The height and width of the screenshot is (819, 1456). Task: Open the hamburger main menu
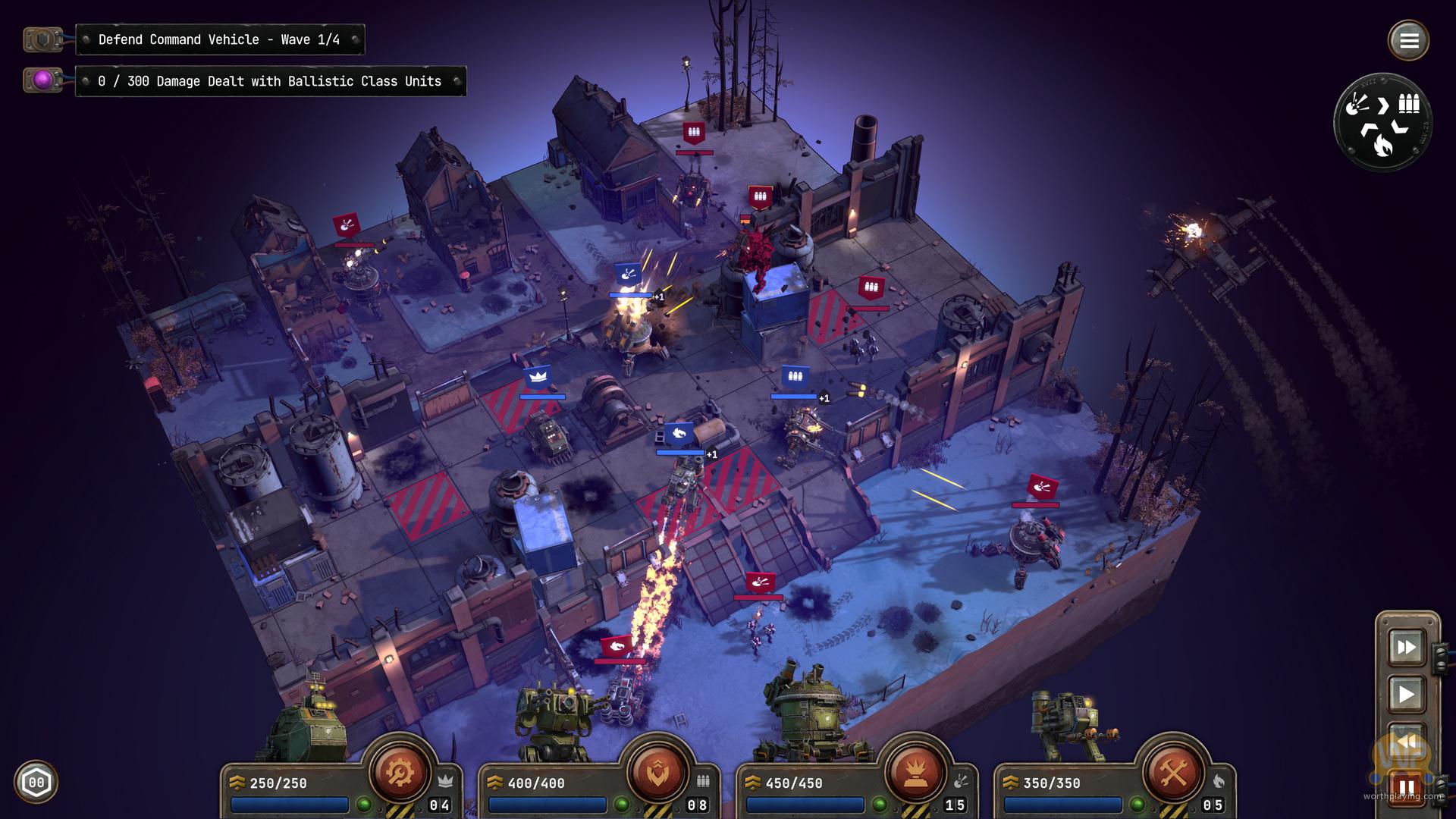tap(1408, 40)
